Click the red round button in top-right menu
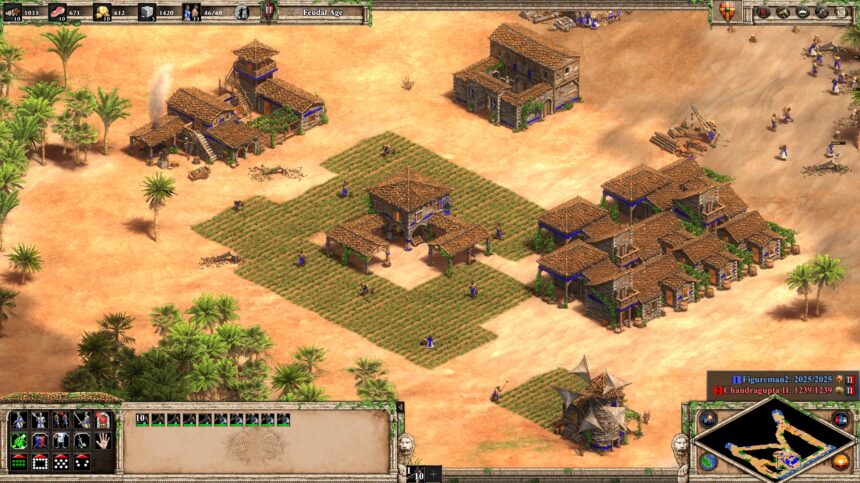The height and width of the screenshot is (483, 860). [x=763, y=12]
